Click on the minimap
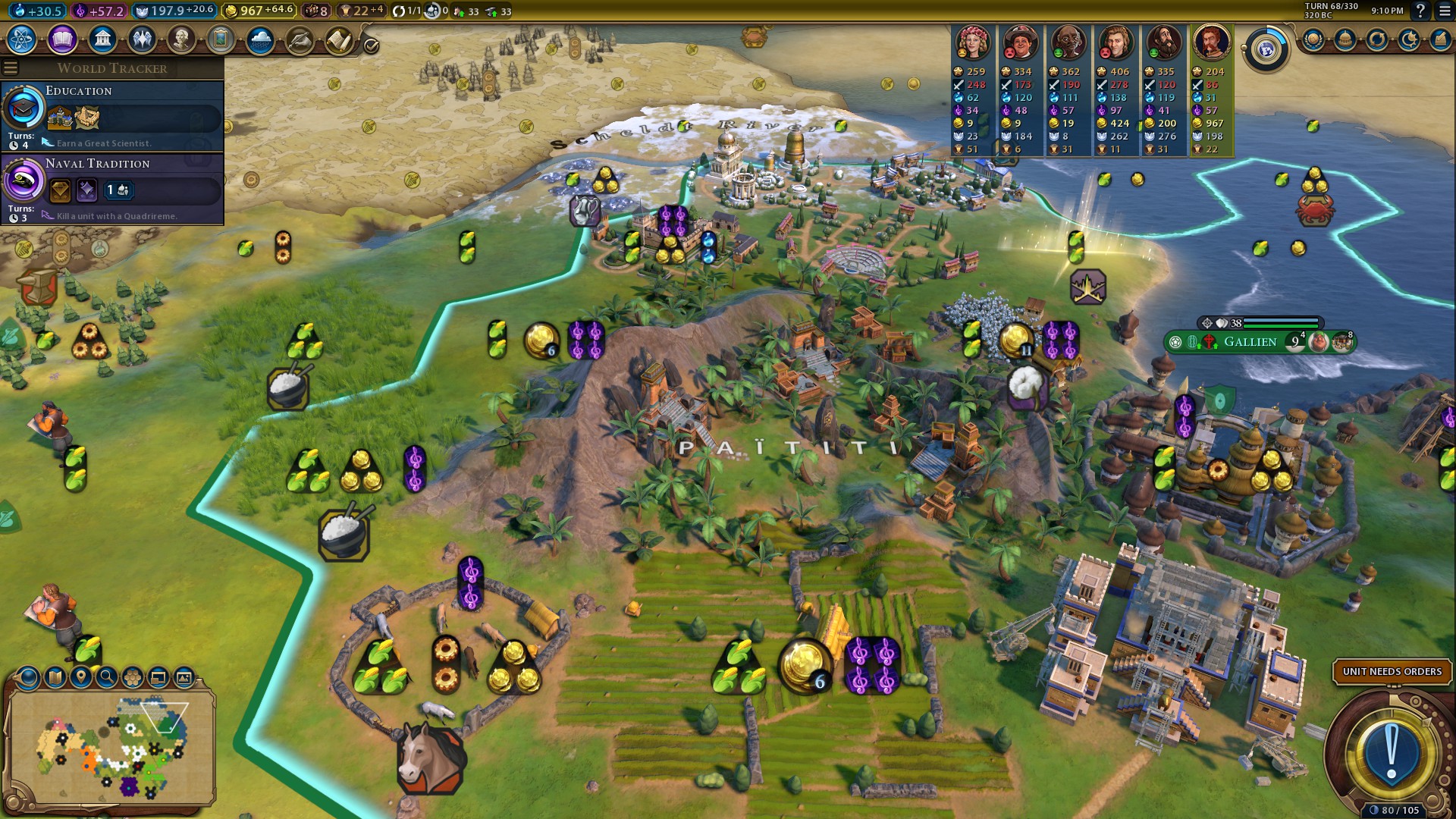 coord(112,747)
